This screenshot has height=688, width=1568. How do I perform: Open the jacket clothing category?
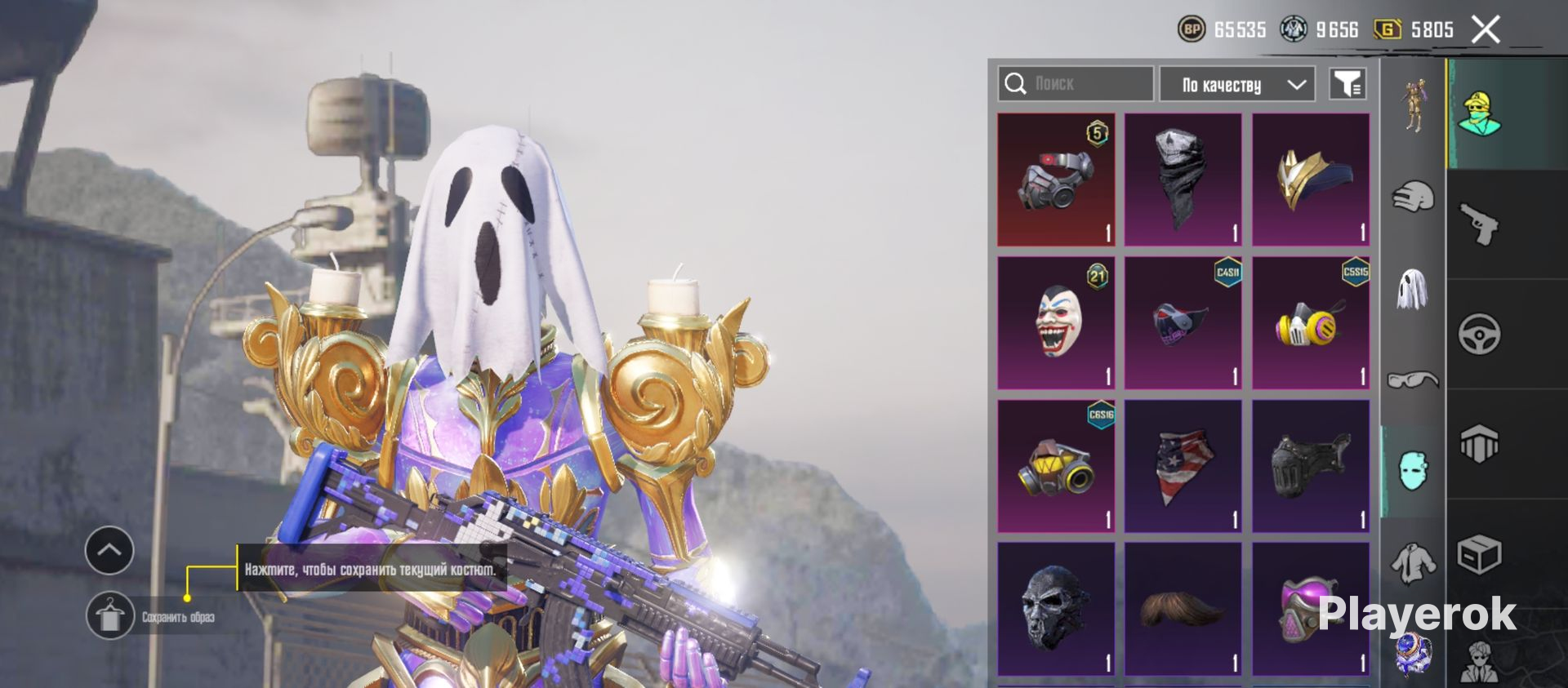click(1413, 563)
